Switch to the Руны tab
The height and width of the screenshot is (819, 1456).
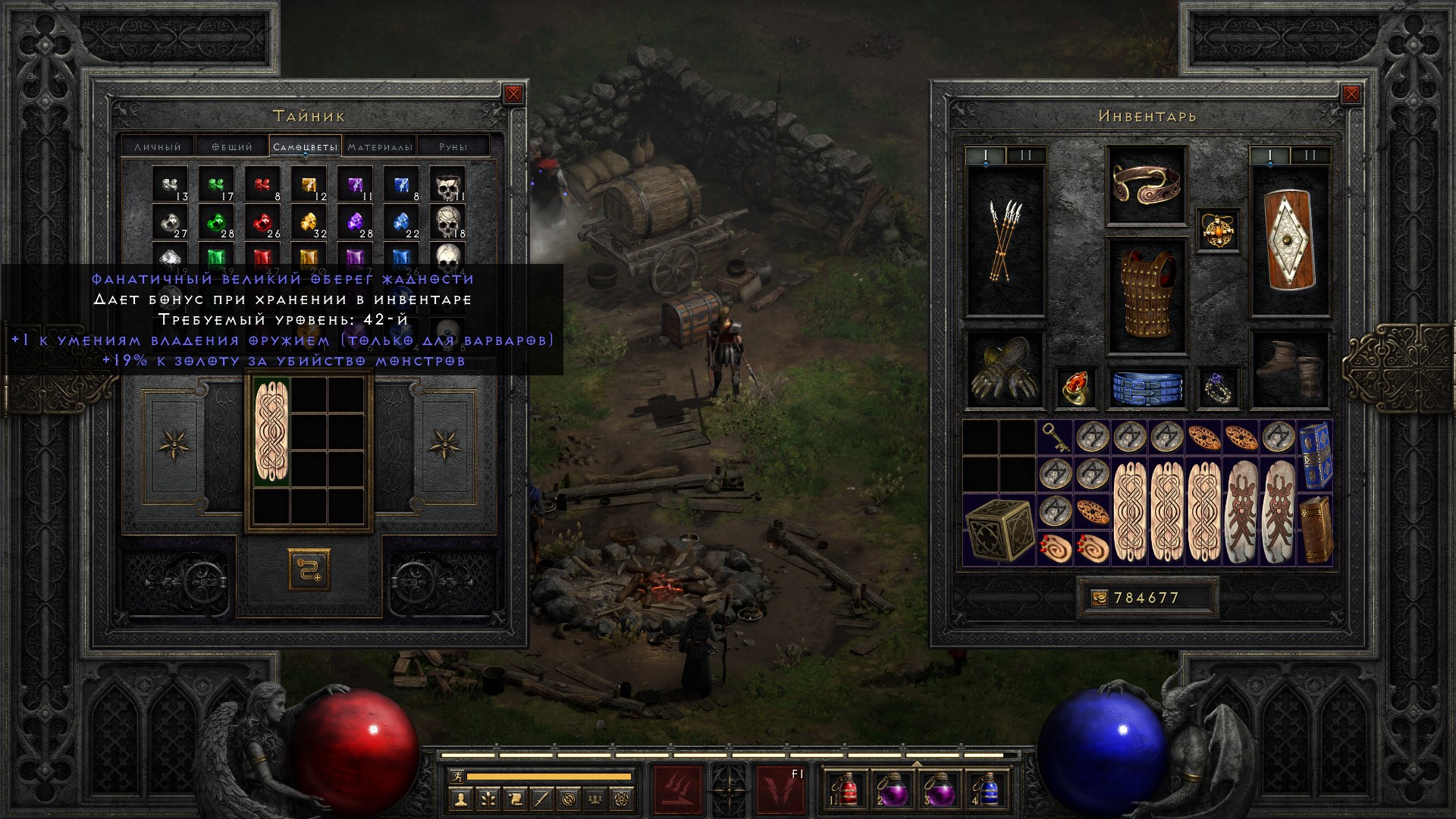click(453, 146)
